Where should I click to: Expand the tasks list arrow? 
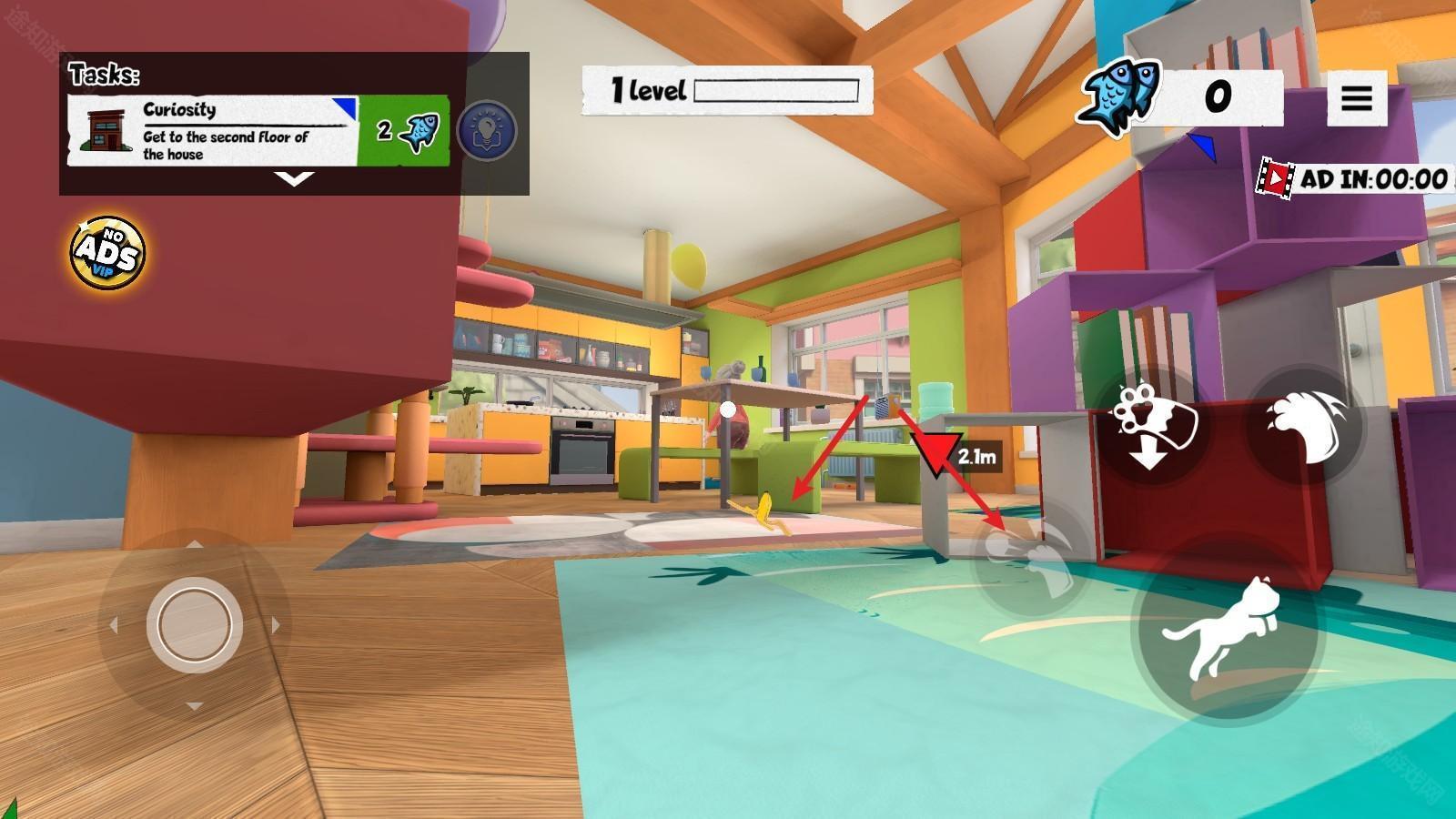click(295, 178)
